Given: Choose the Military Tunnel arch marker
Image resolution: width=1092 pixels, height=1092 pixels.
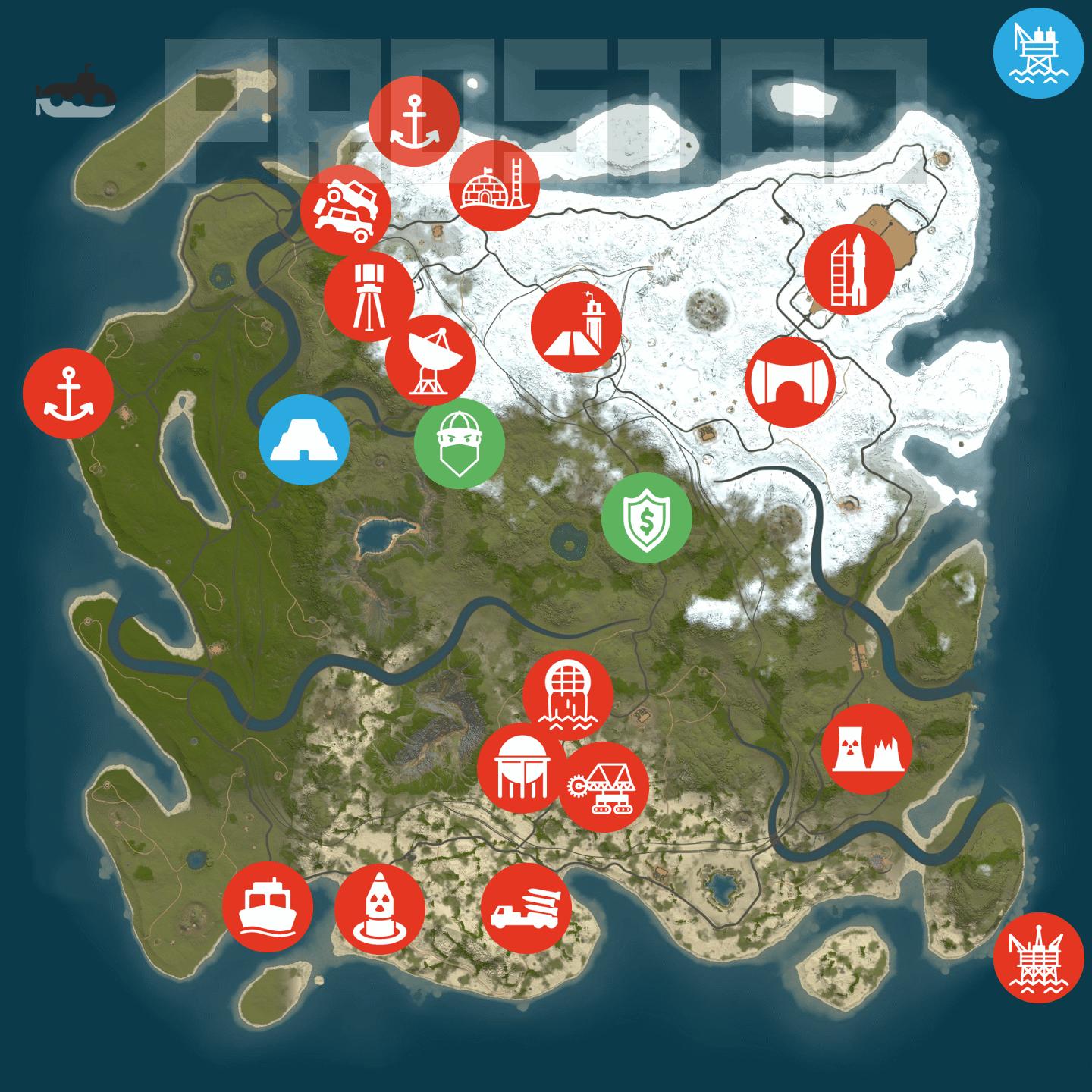Looking at the screenshot, I should (790, 381).
